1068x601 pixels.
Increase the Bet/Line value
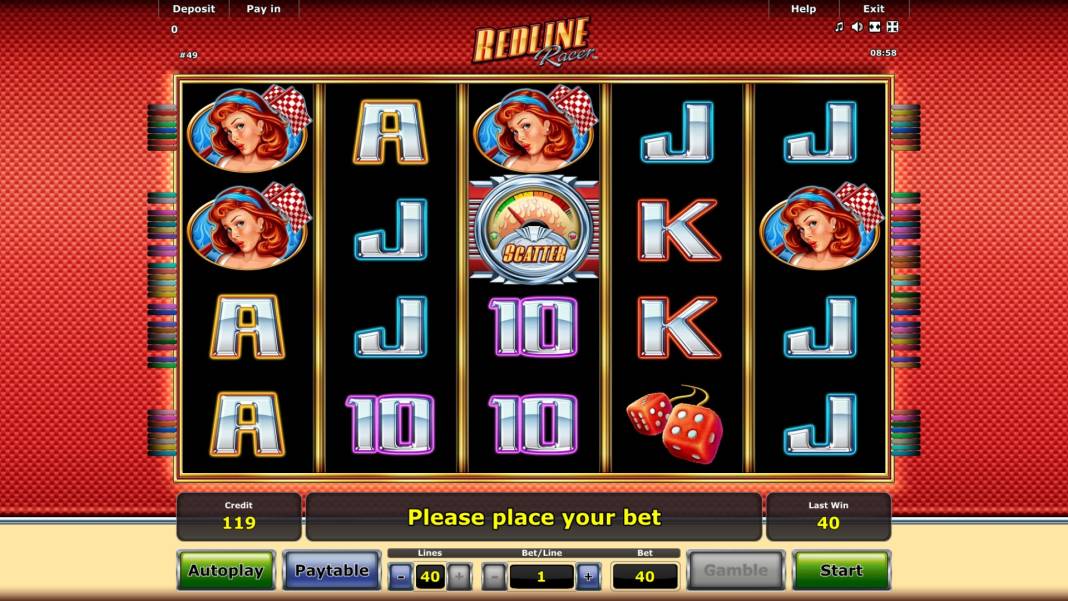588,576
